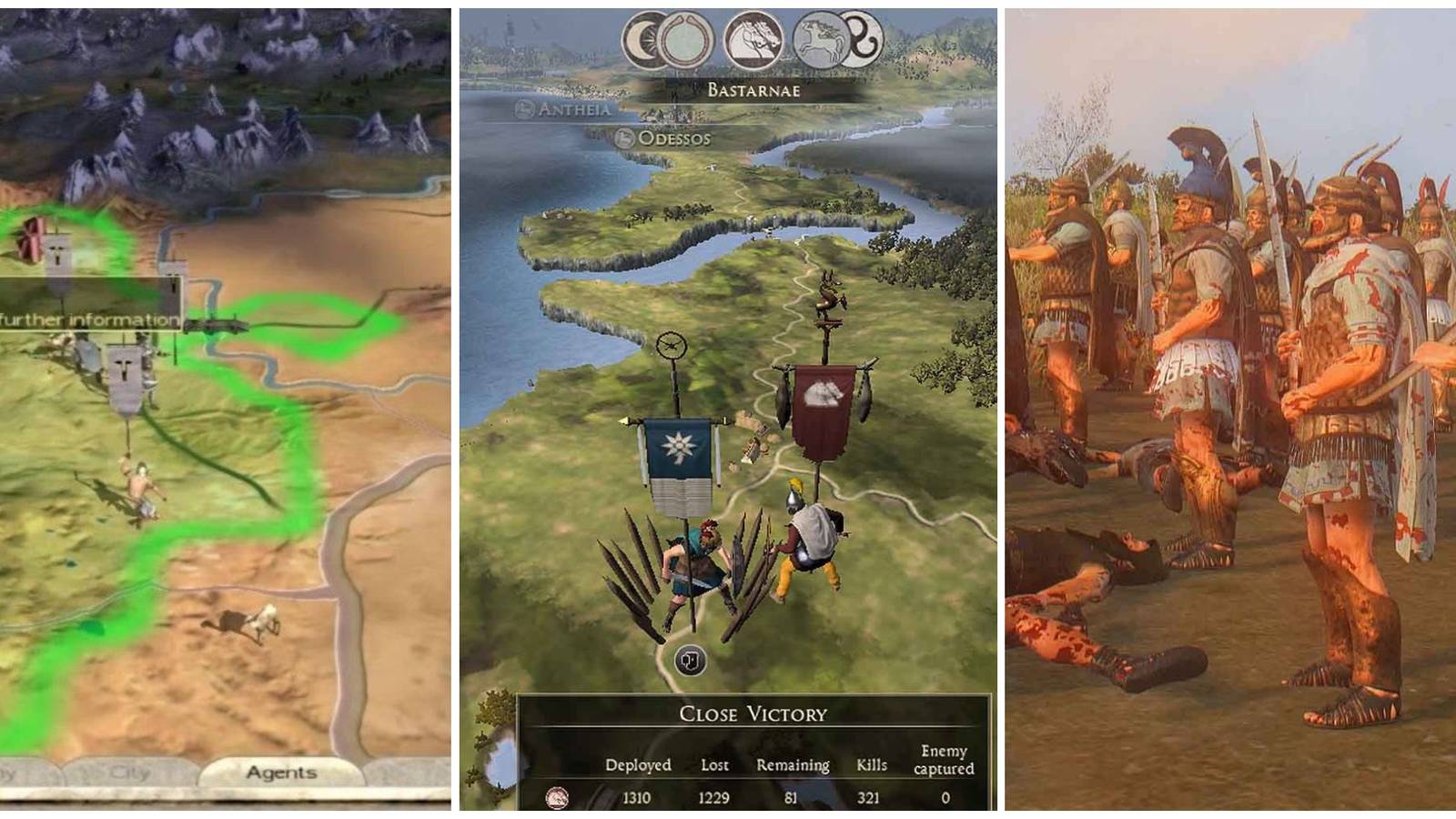The height and width of the screenshot is (819, 1456).
Task: Click the rearing horseman faction emblem
Action: [820, 40]
